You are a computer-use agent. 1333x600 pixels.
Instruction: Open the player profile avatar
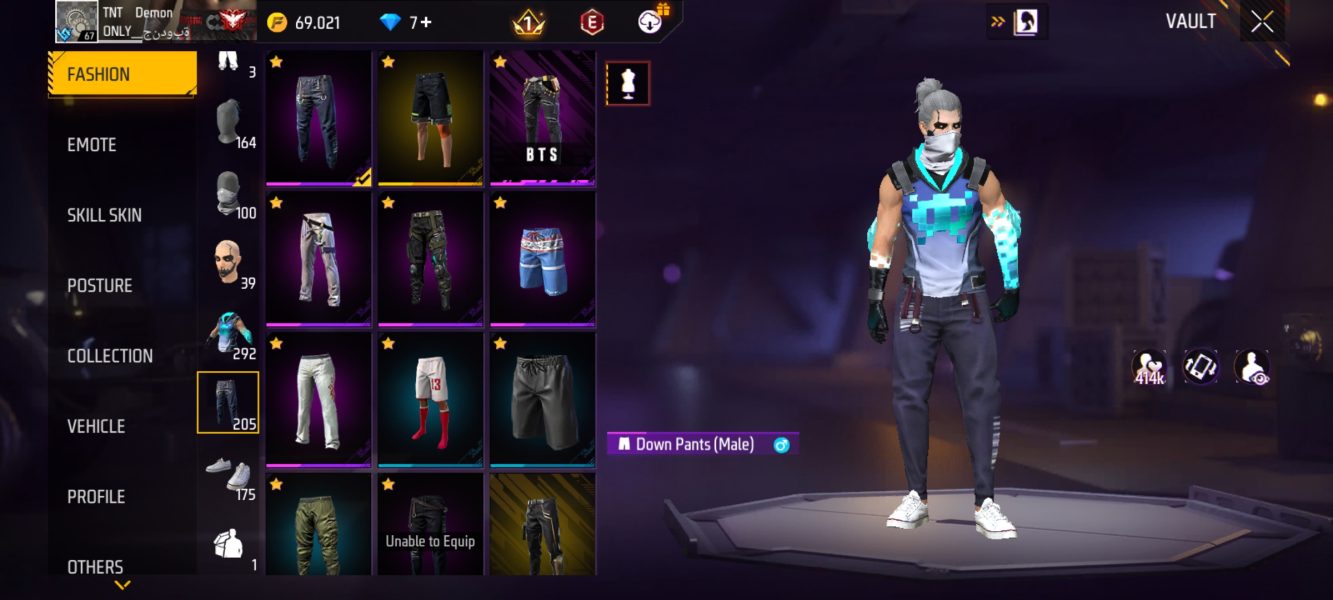point(76,21)
